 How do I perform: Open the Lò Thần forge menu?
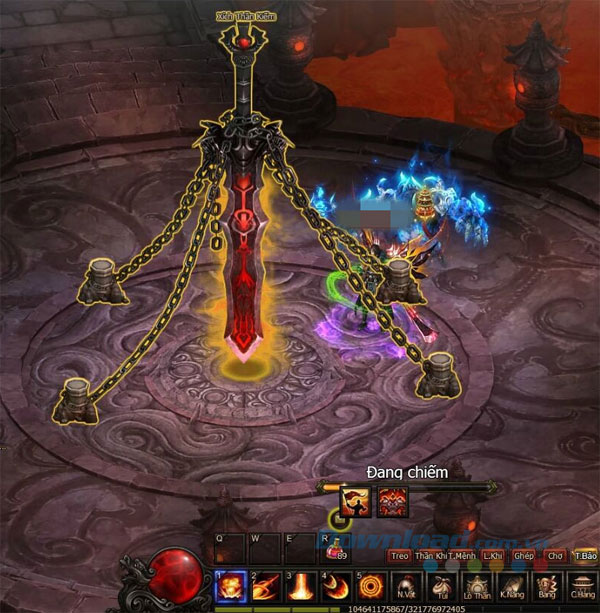coord(476,587)
